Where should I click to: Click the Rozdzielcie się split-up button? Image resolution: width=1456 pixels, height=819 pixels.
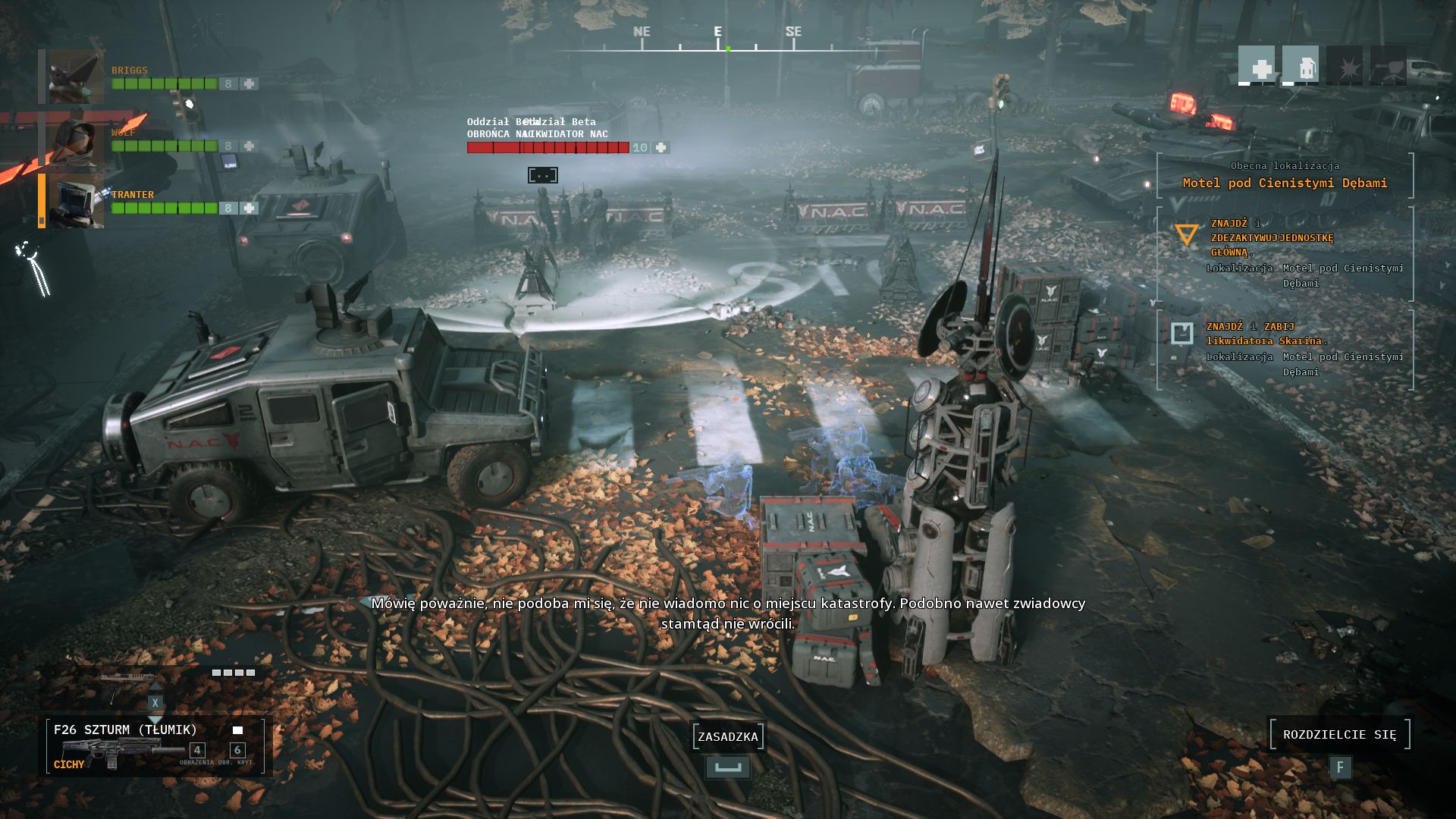click(x=1339, y=734)
